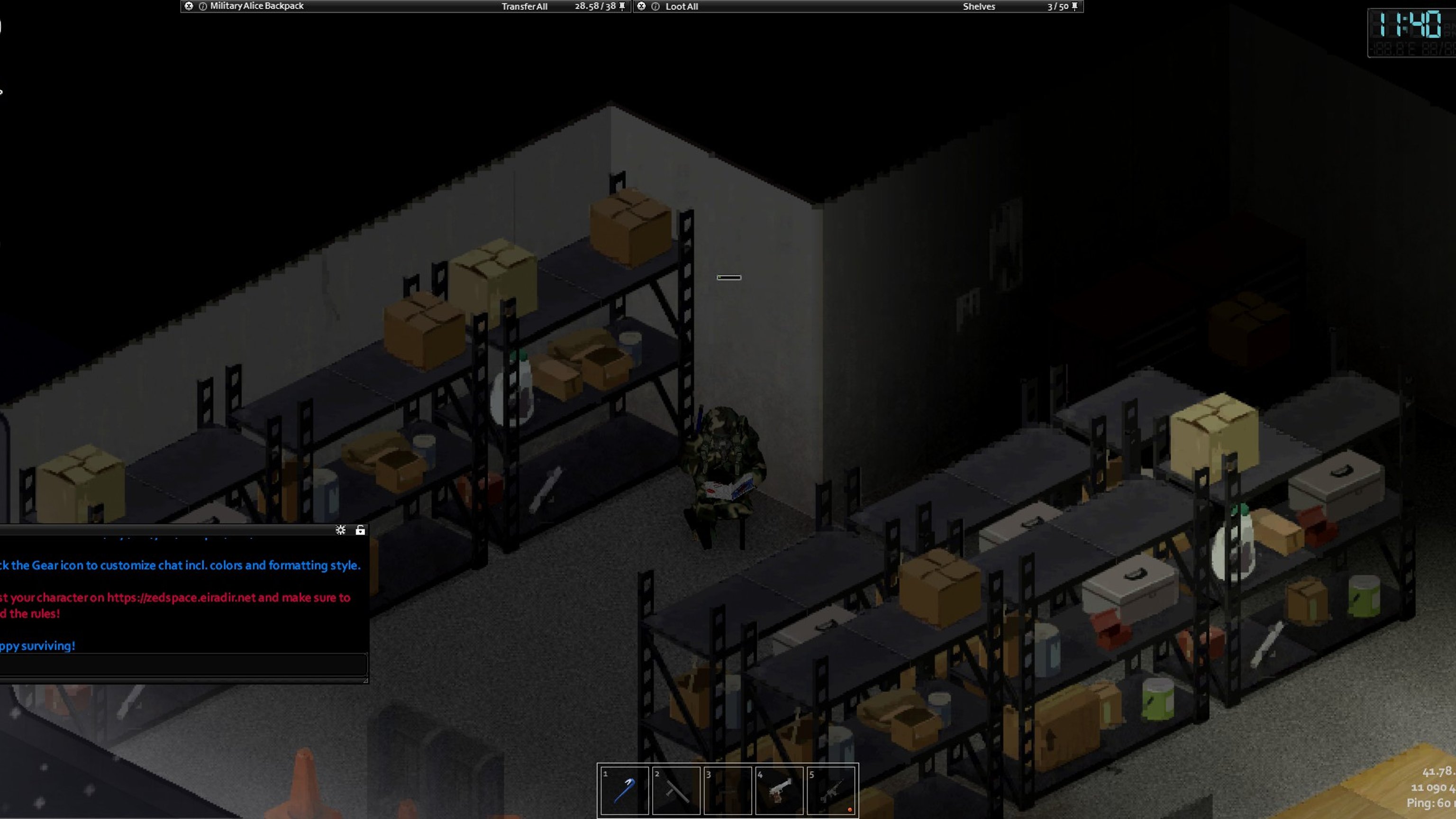Open chat settings with the gear icon

click(340, 530)
